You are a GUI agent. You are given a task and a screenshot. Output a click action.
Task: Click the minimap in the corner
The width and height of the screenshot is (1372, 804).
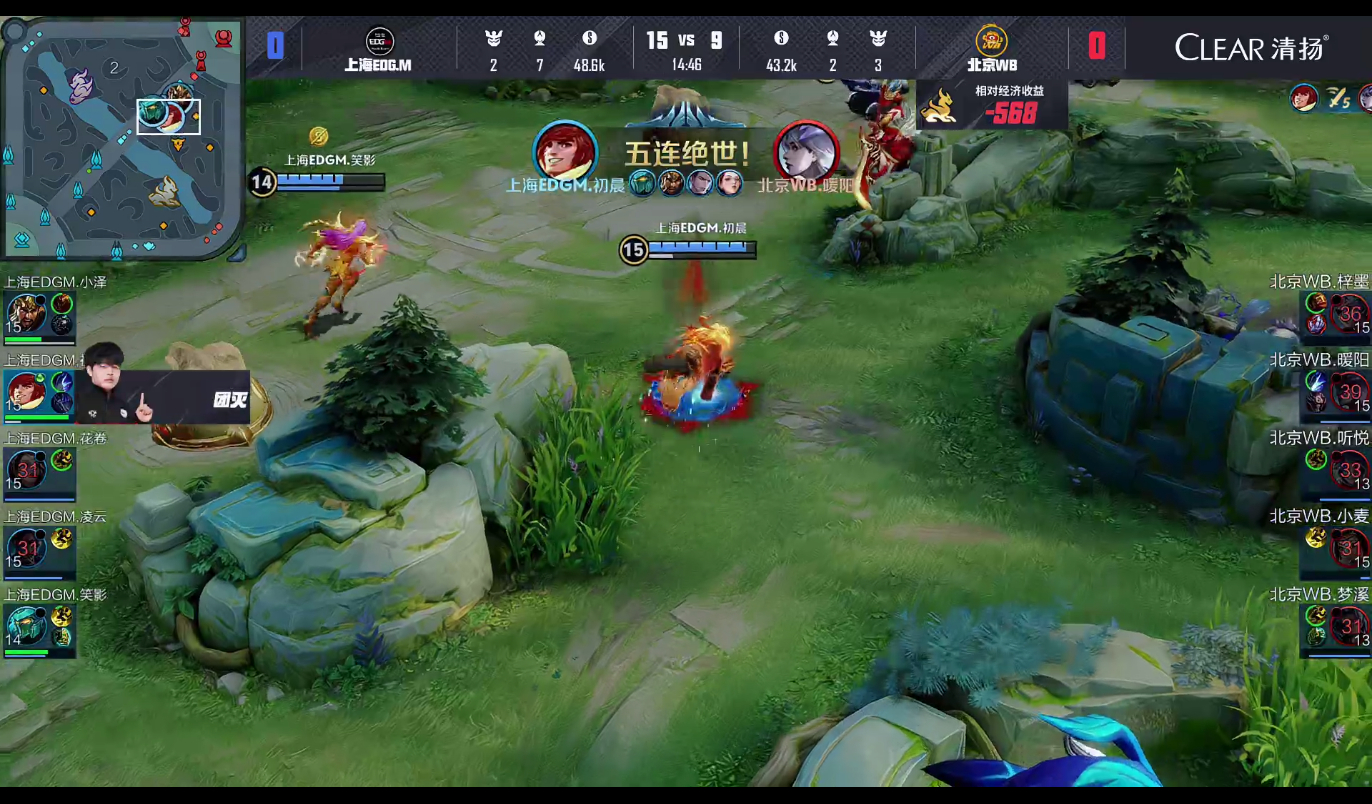(x=120, y=138)
